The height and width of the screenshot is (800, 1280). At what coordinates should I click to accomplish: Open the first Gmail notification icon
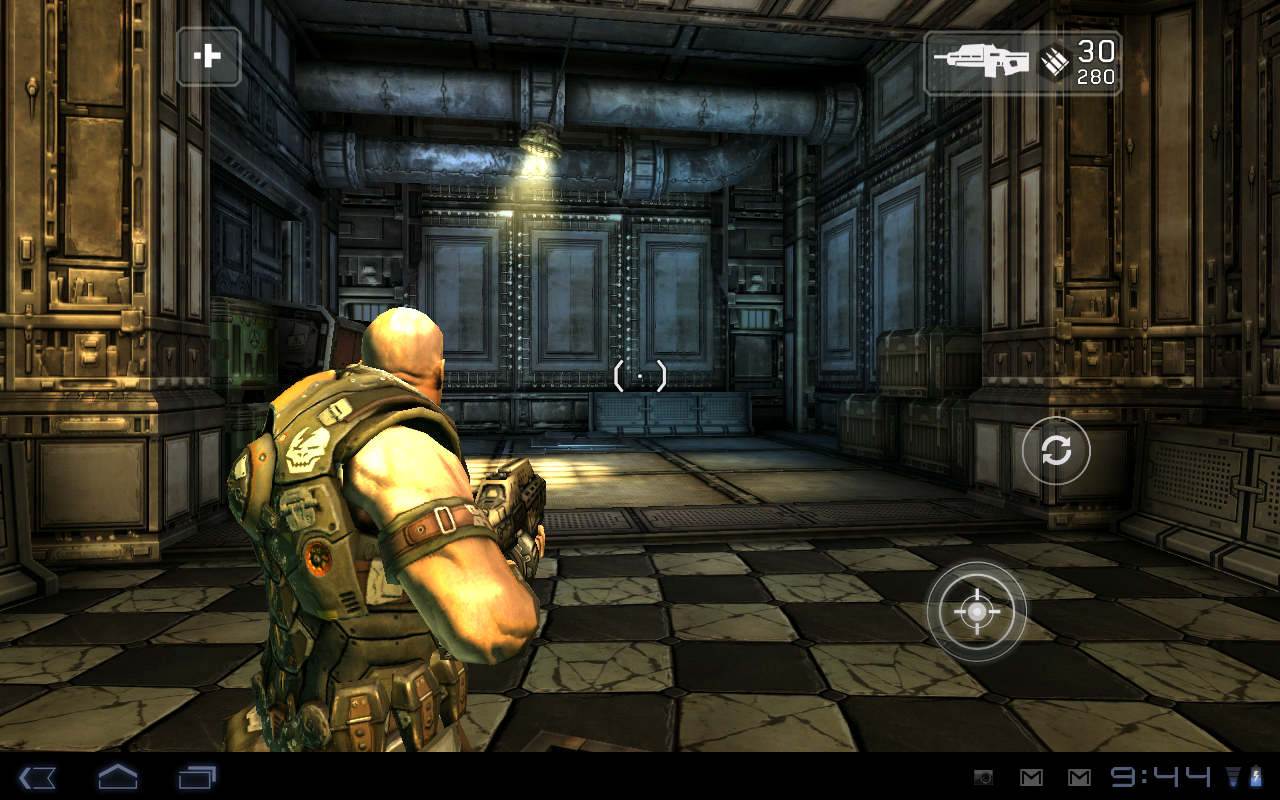click(x=1029, y=775)
